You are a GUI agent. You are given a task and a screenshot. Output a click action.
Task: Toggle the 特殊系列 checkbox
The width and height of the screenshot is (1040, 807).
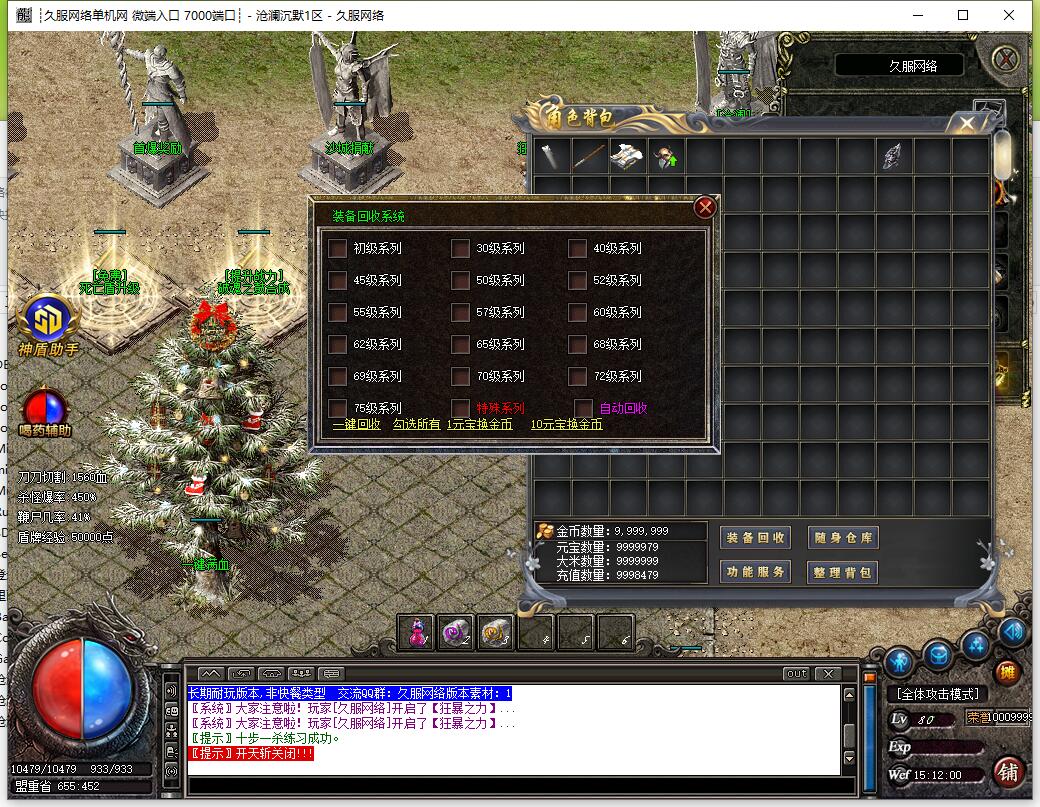460,408
